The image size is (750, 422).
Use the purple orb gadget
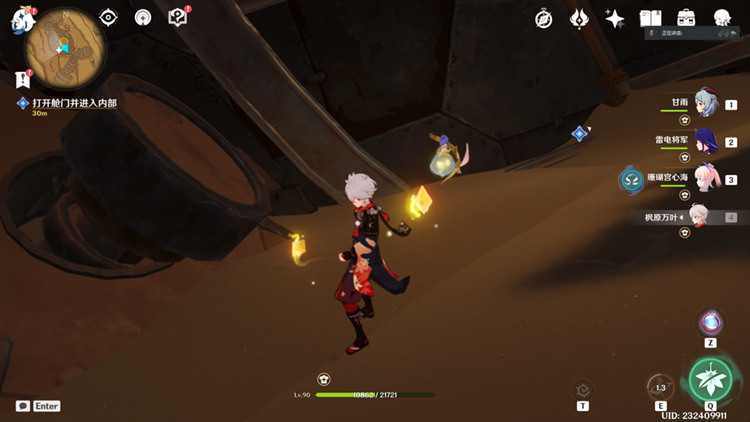tap(711, 323)
